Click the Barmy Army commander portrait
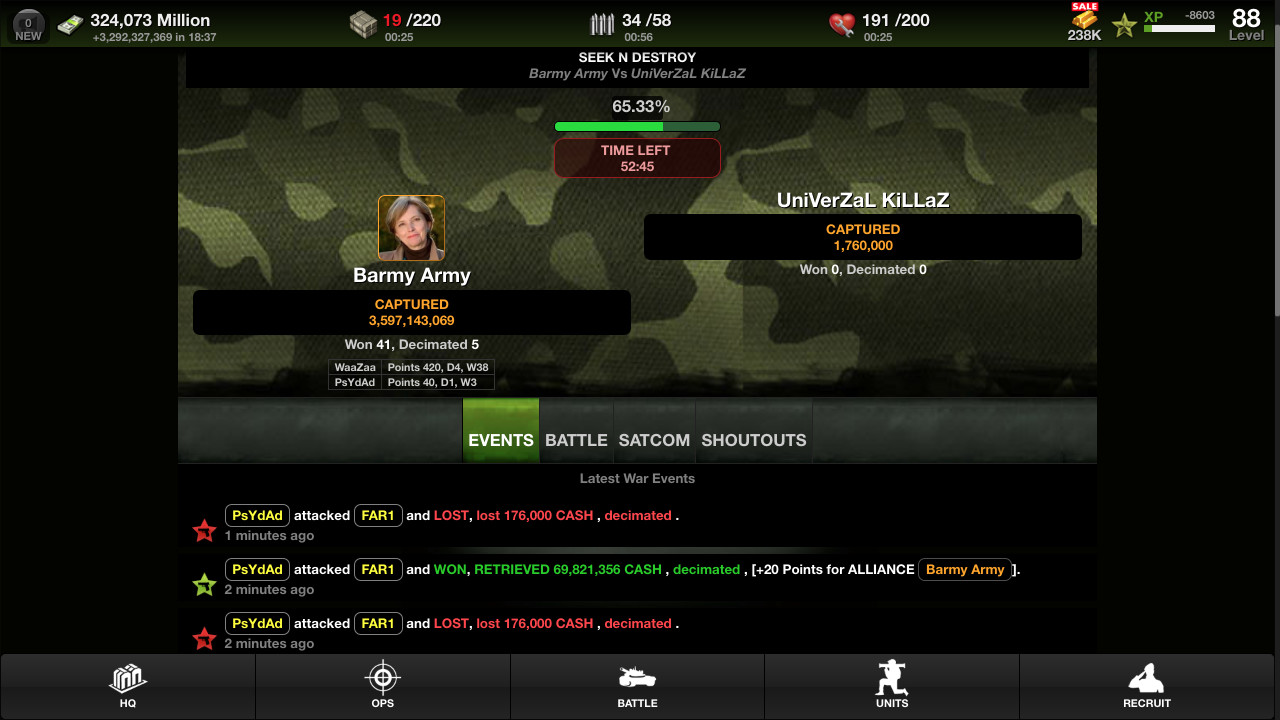The image size is (1280, 720). [x=411, y=227]
